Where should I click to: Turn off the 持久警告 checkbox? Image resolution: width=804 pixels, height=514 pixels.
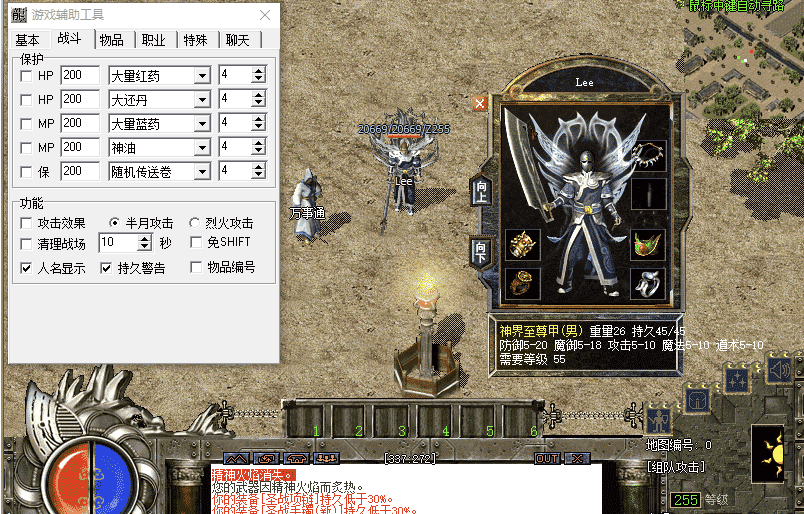(x=106, y=268)
